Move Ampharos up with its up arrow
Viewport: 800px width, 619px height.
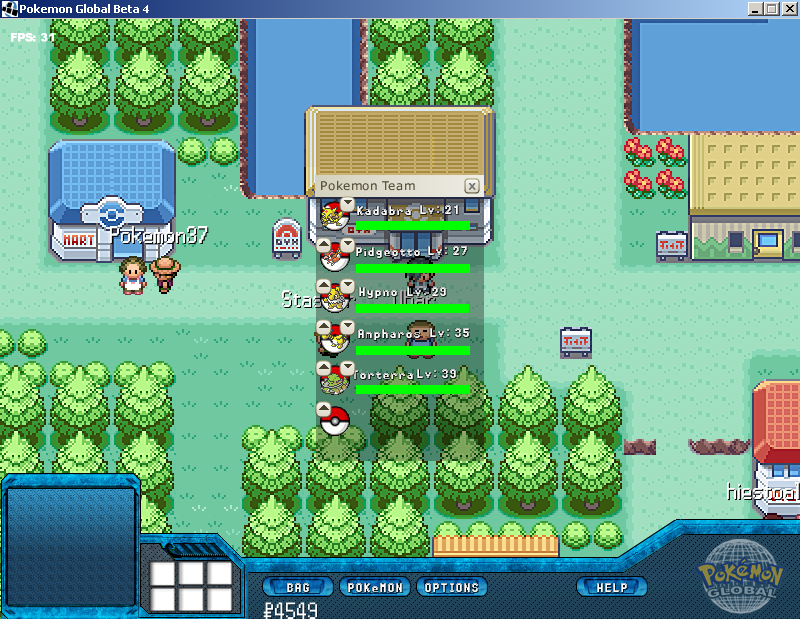pyautogui.click(x=323, y=326)
